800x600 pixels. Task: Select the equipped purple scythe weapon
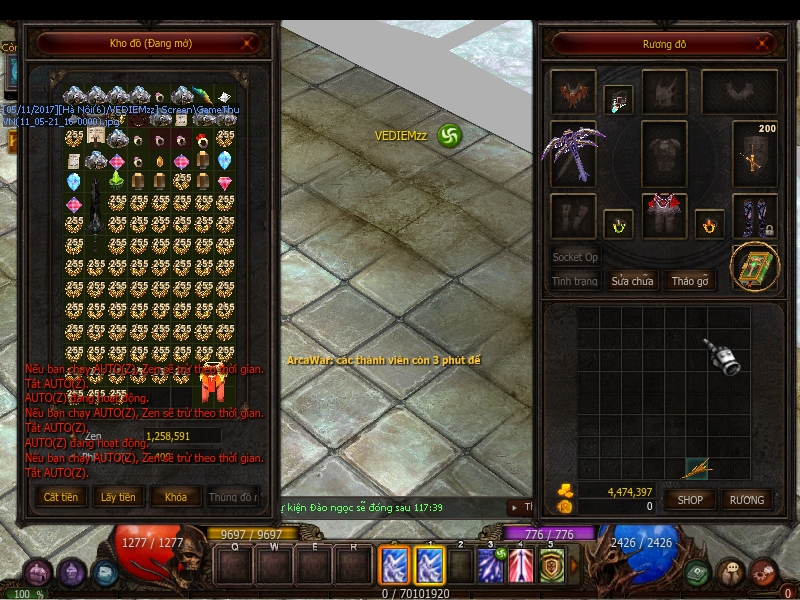572,153
